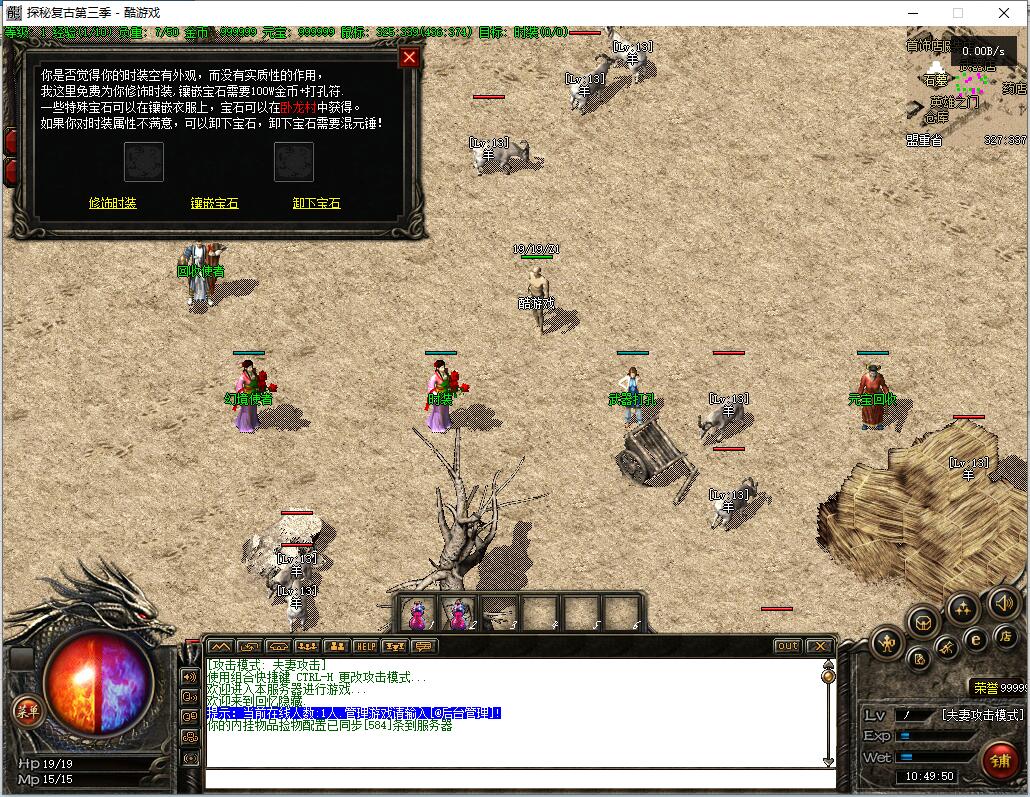Image resolution: width=1030 pixels, height=797 pixels.
Task: Click the HELP button above chat
Action: (x=365, y=646)
